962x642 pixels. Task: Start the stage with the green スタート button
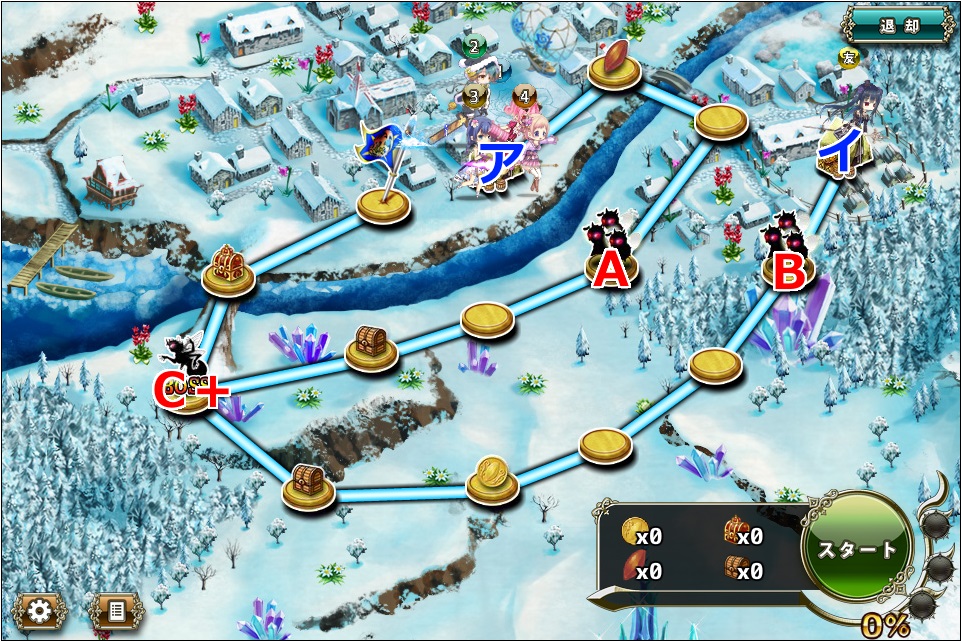[857, 550]
